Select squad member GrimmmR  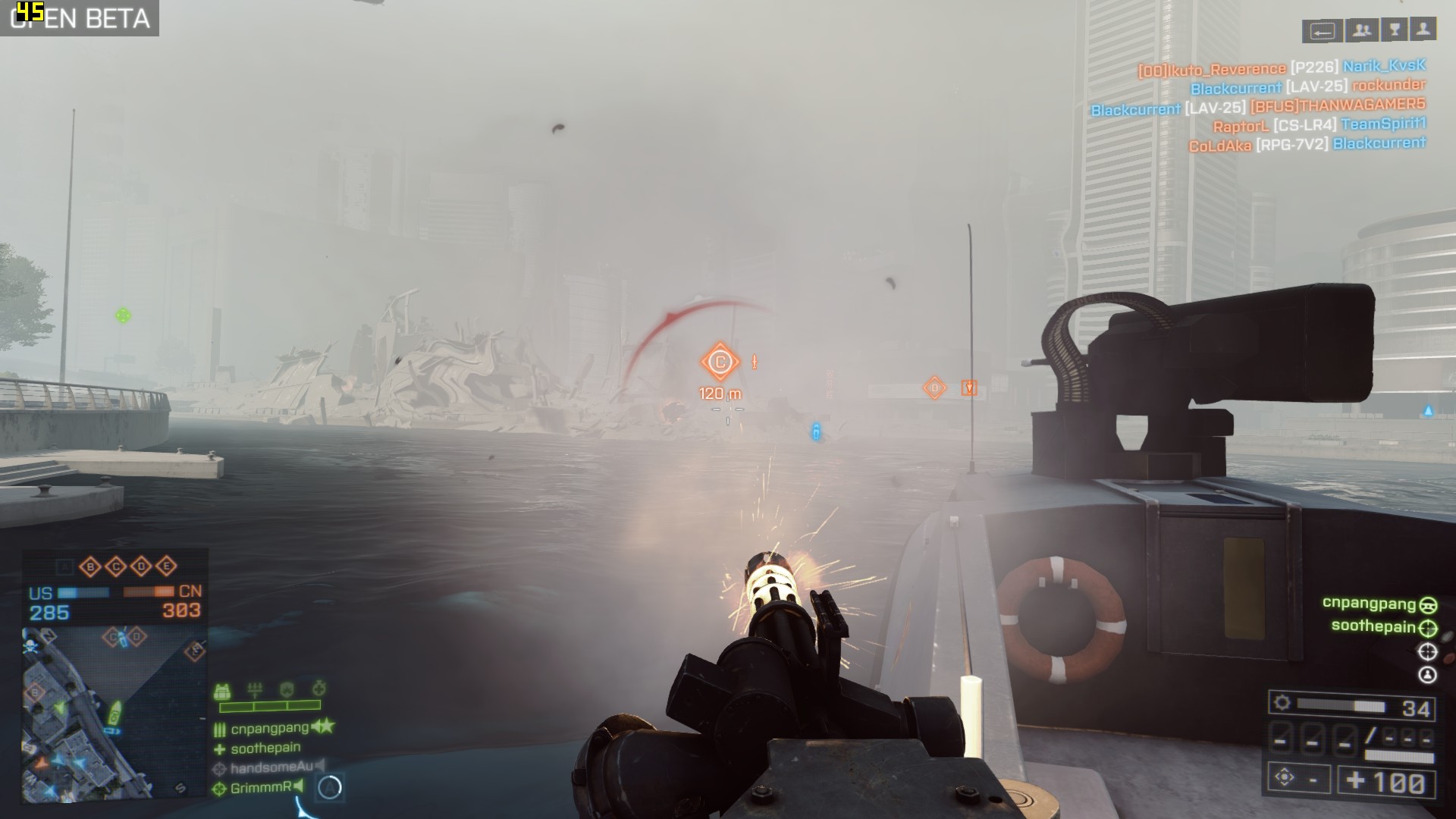pyautogui.click(x=260, y=788)
